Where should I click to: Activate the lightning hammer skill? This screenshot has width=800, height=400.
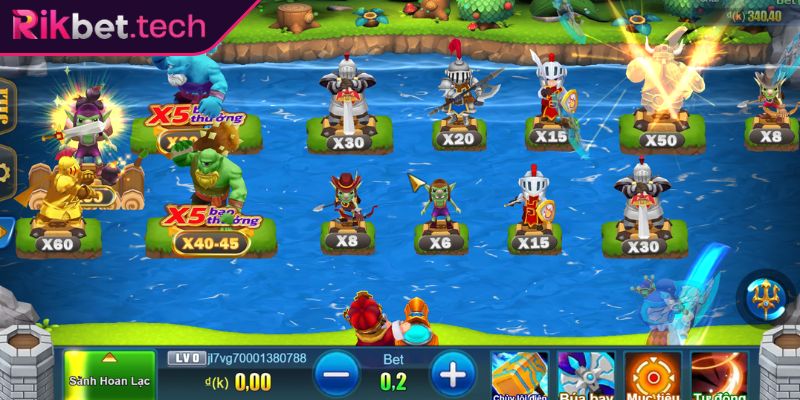pyautogui.click(x=518, y=375)
